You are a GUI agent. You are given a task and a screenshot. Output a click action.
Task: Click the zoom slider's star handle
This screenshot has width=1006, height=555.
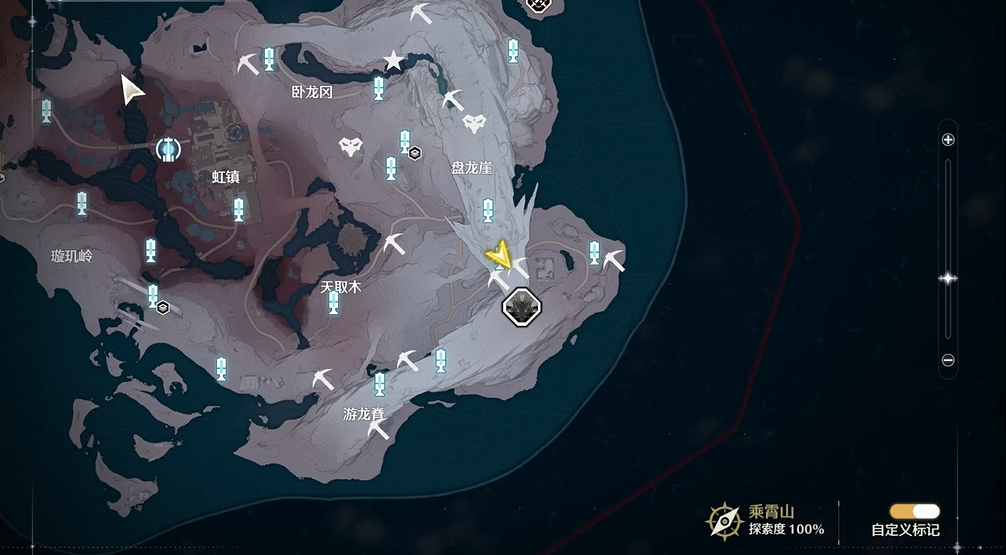click(948, 278)
